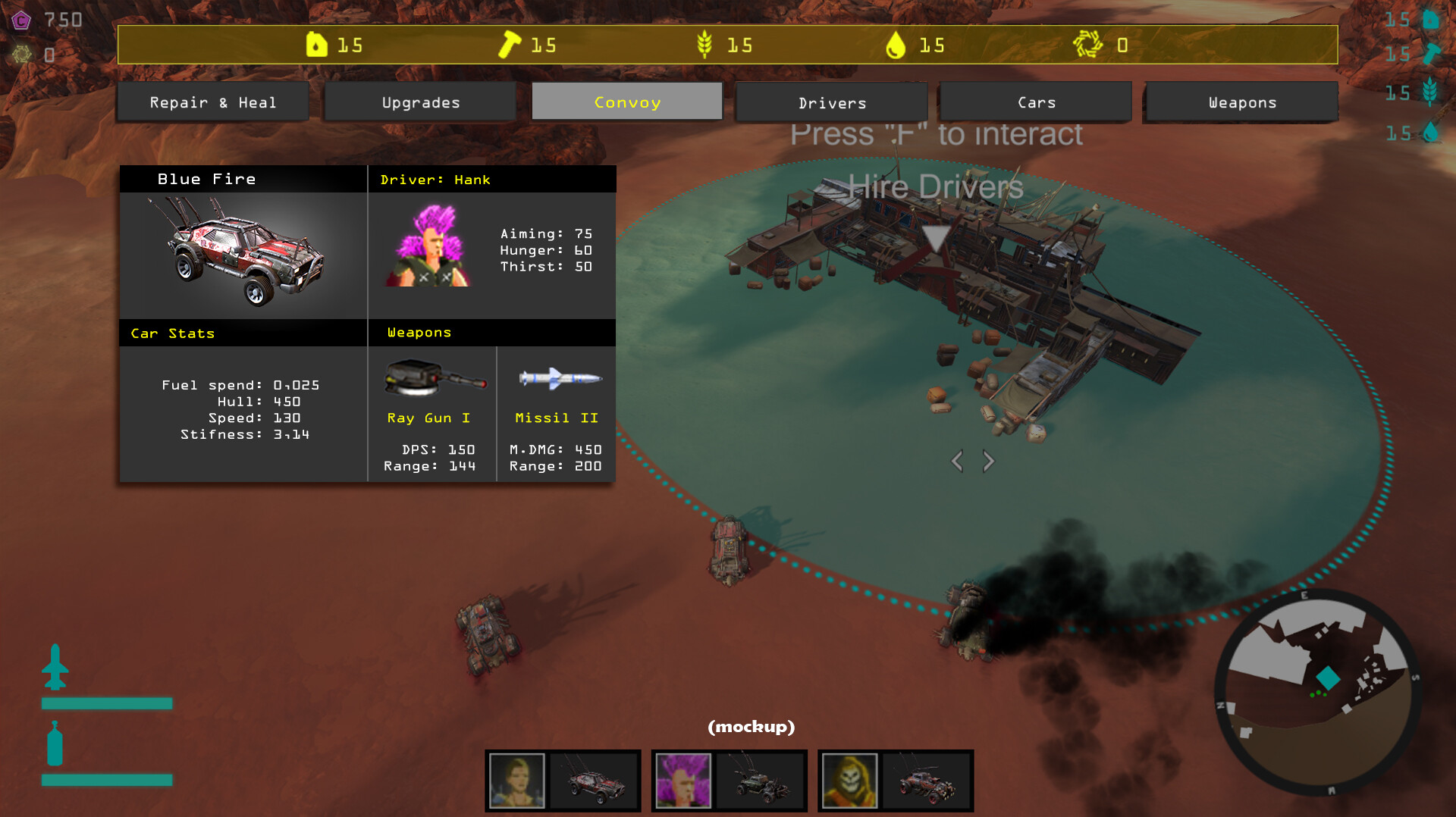Click the left arrow to view previous car
Screen dimensions: 1456x817
click(x=957, y=460)
